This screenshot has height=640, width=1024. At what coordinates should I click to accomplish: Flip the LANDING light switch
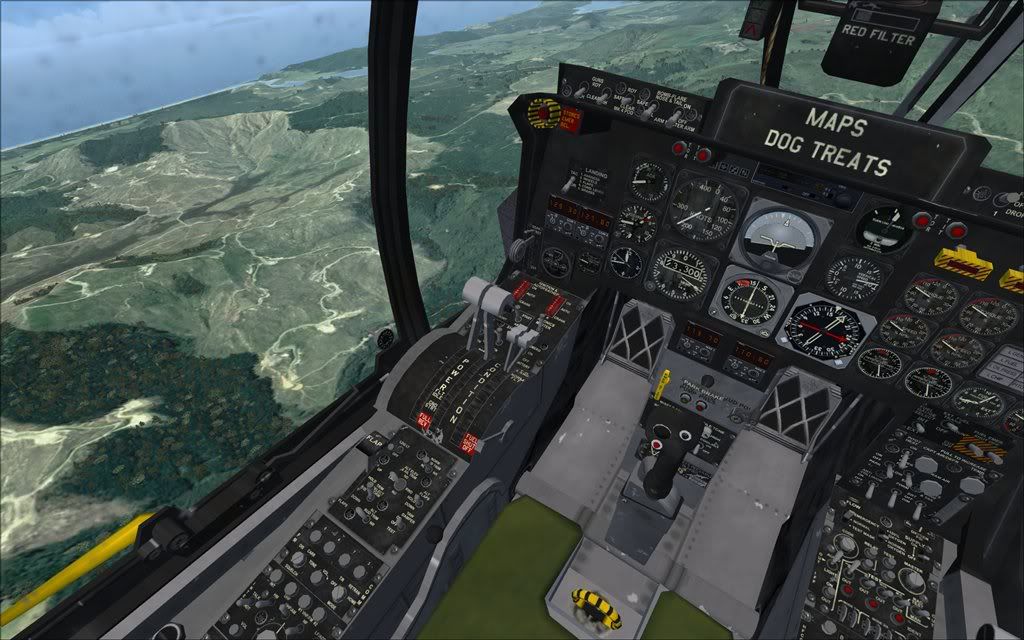pyautogui.click(x=568, y=182)
